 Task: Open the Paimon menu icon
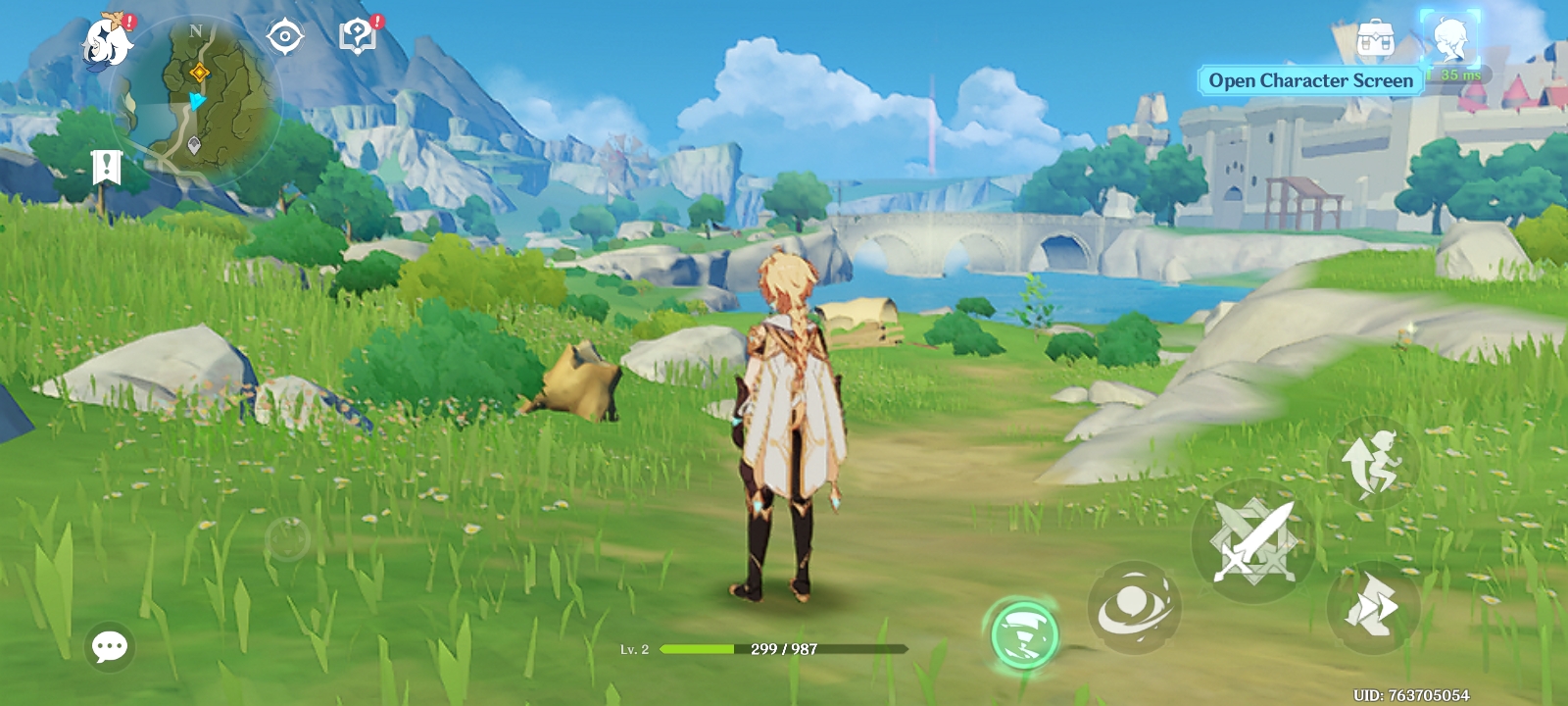pyautogui.click(x=108, y=43)
